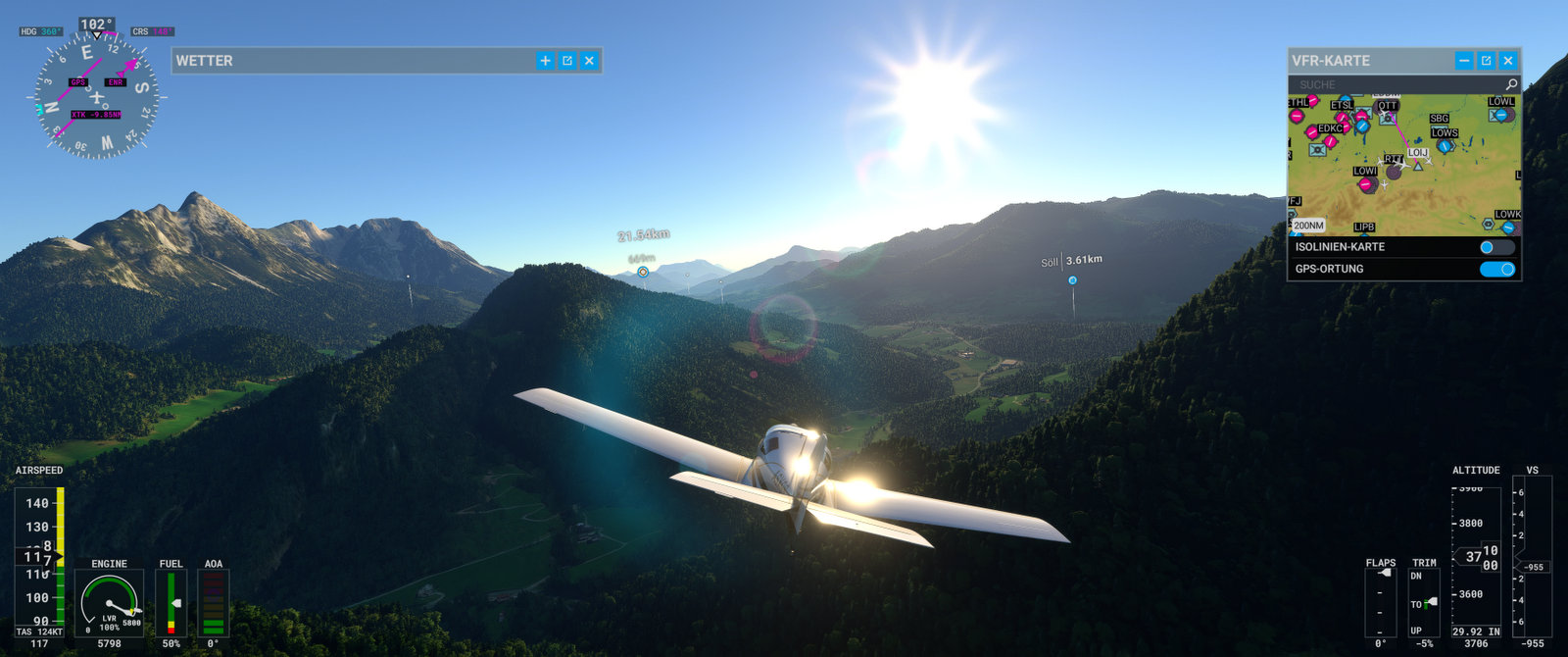Turn off the GPS-Ortung switch
Image resolution: width=1568 pixels, height=657 pixels.
pyautogui.click(x=1496, y=269)
